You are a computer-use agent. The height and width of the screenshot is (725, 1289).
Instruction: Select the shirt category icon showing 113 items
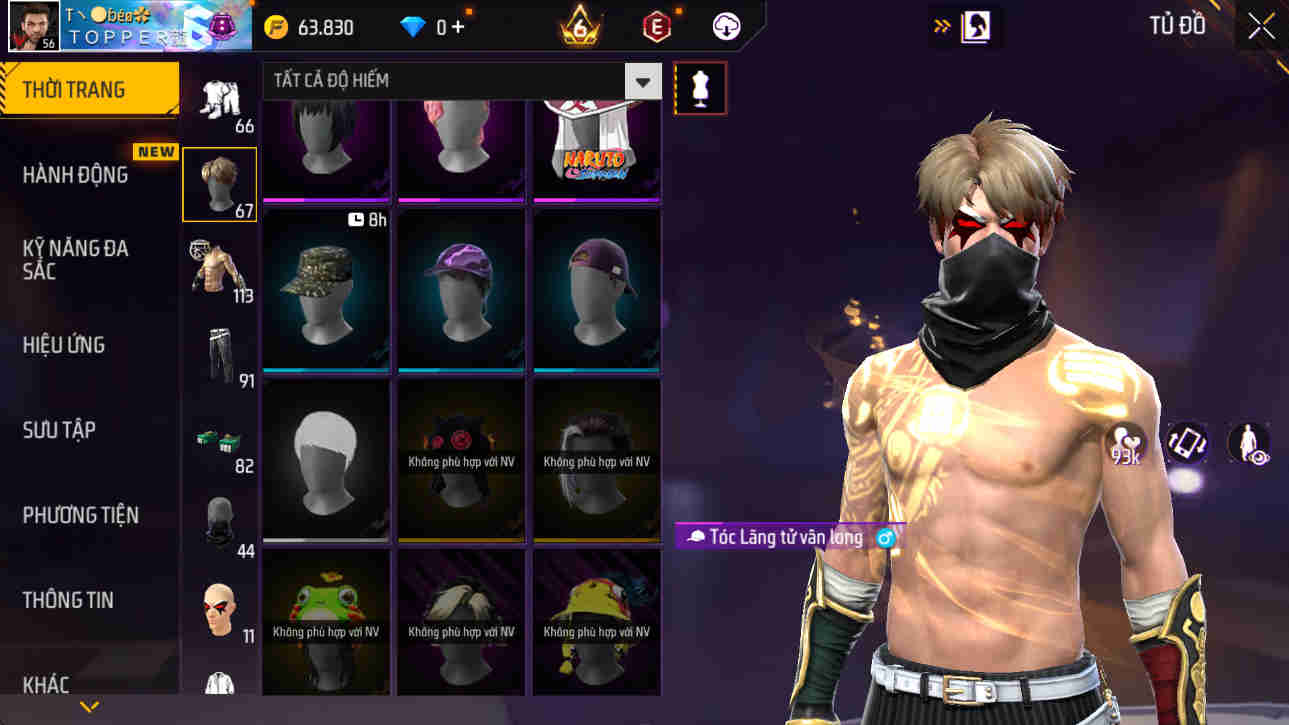click(x=219, y=266)
